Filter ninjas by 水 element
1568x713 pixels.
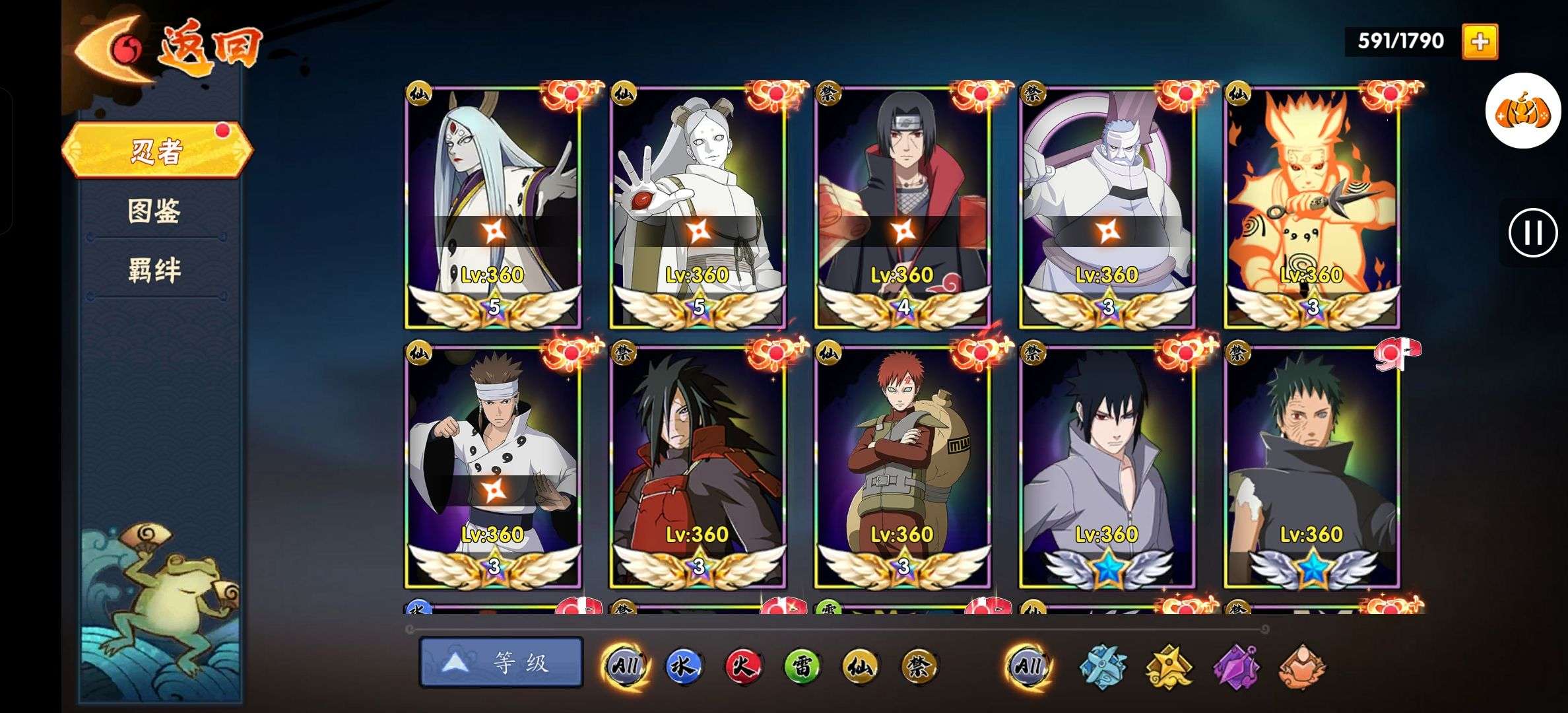coord(683,665)
